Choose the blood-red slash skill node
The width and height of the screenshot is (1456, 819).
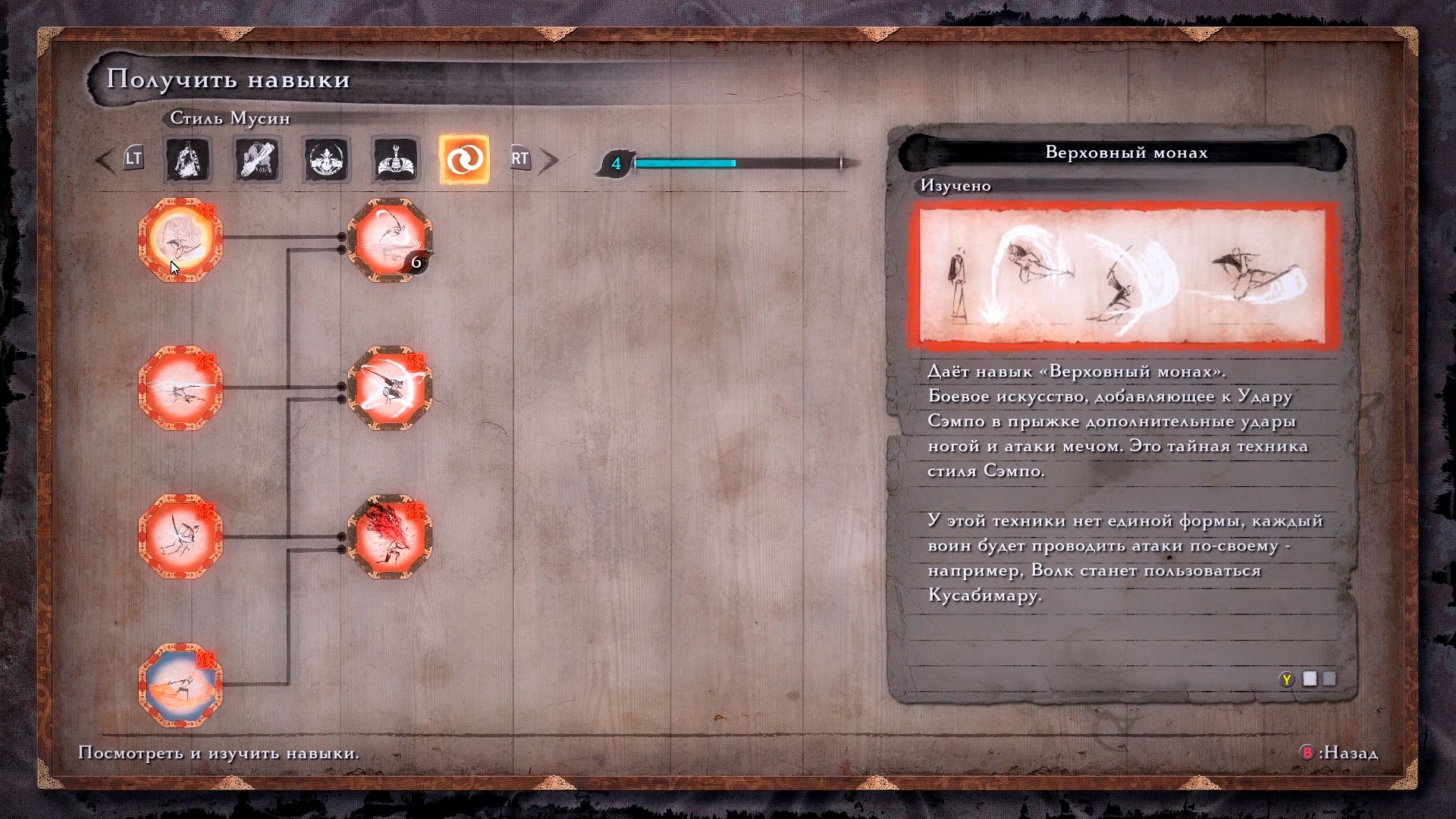coord(390,537)
